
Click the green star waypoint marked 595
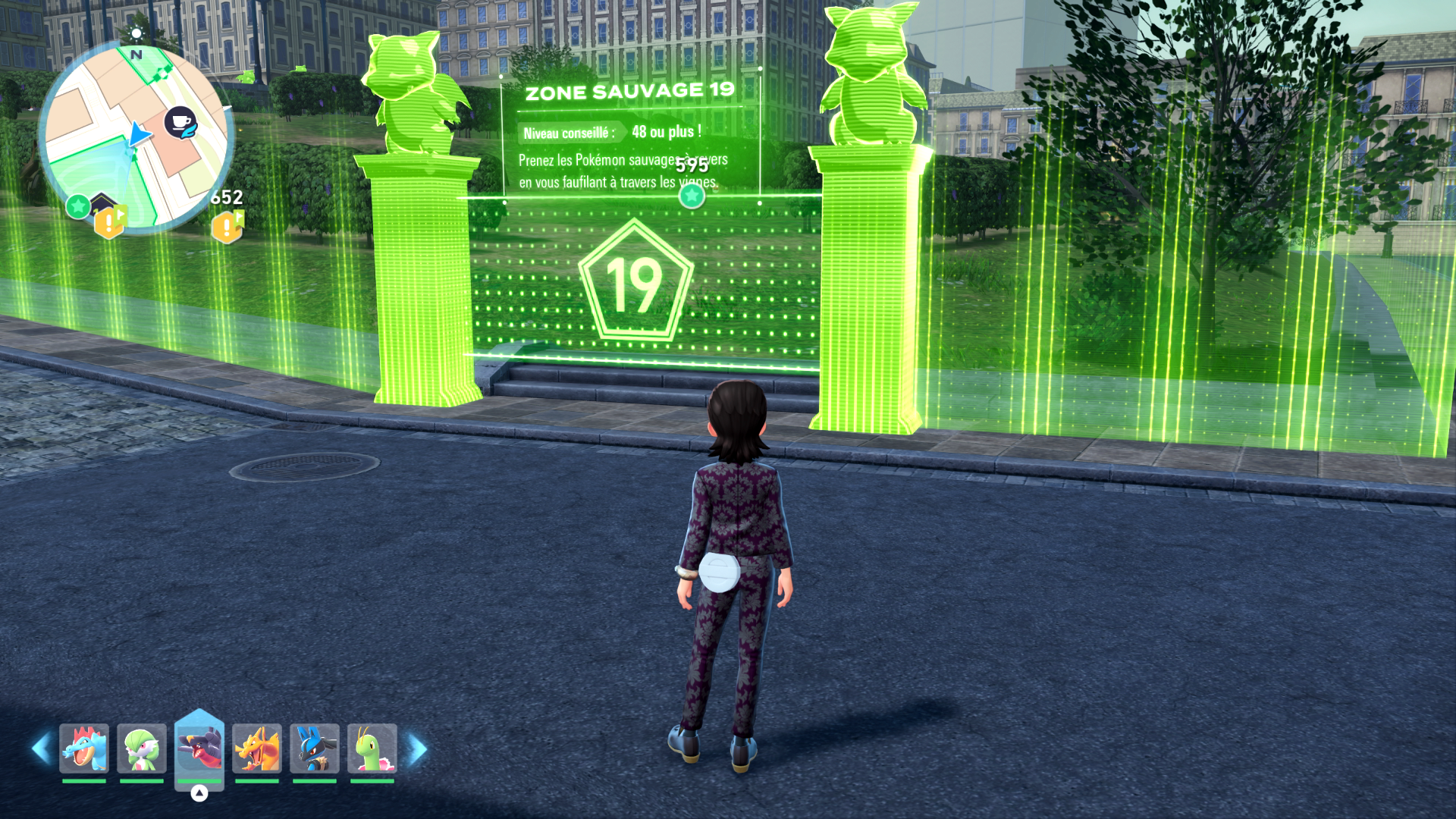[x=691, y=196]
